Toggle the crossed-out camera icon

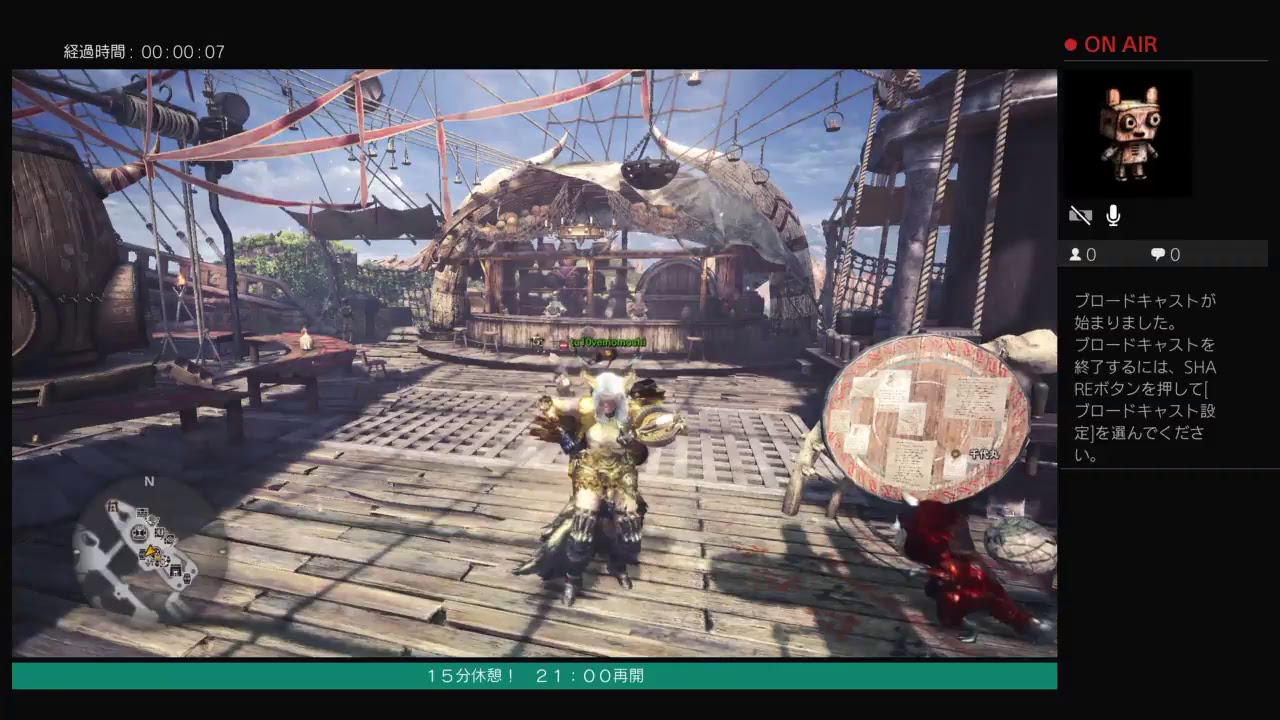(x=1080, y=215)
